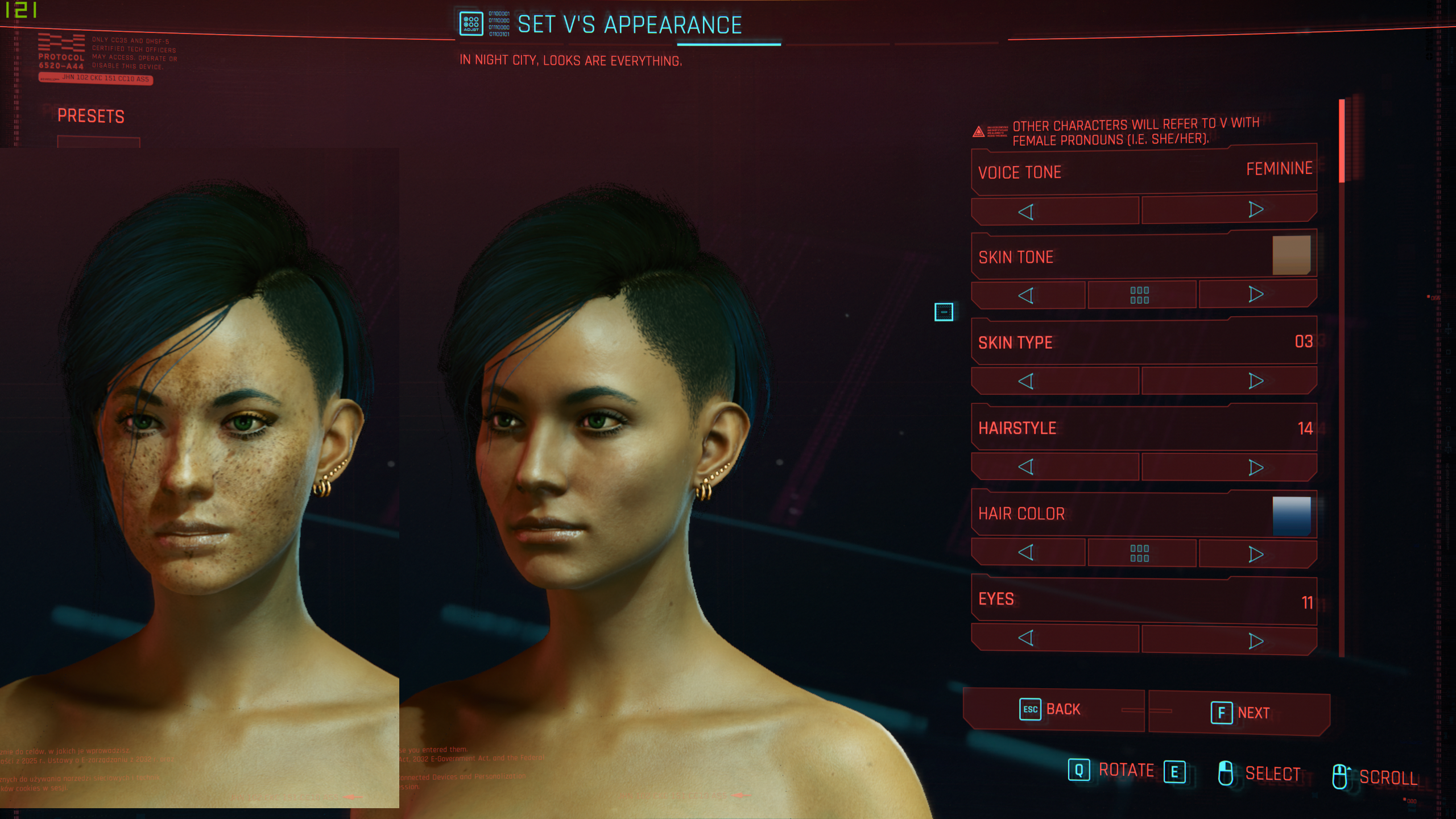1456x819 pixels.
Task: Pick the previous Hairstyle
Action: (1026, 467)
